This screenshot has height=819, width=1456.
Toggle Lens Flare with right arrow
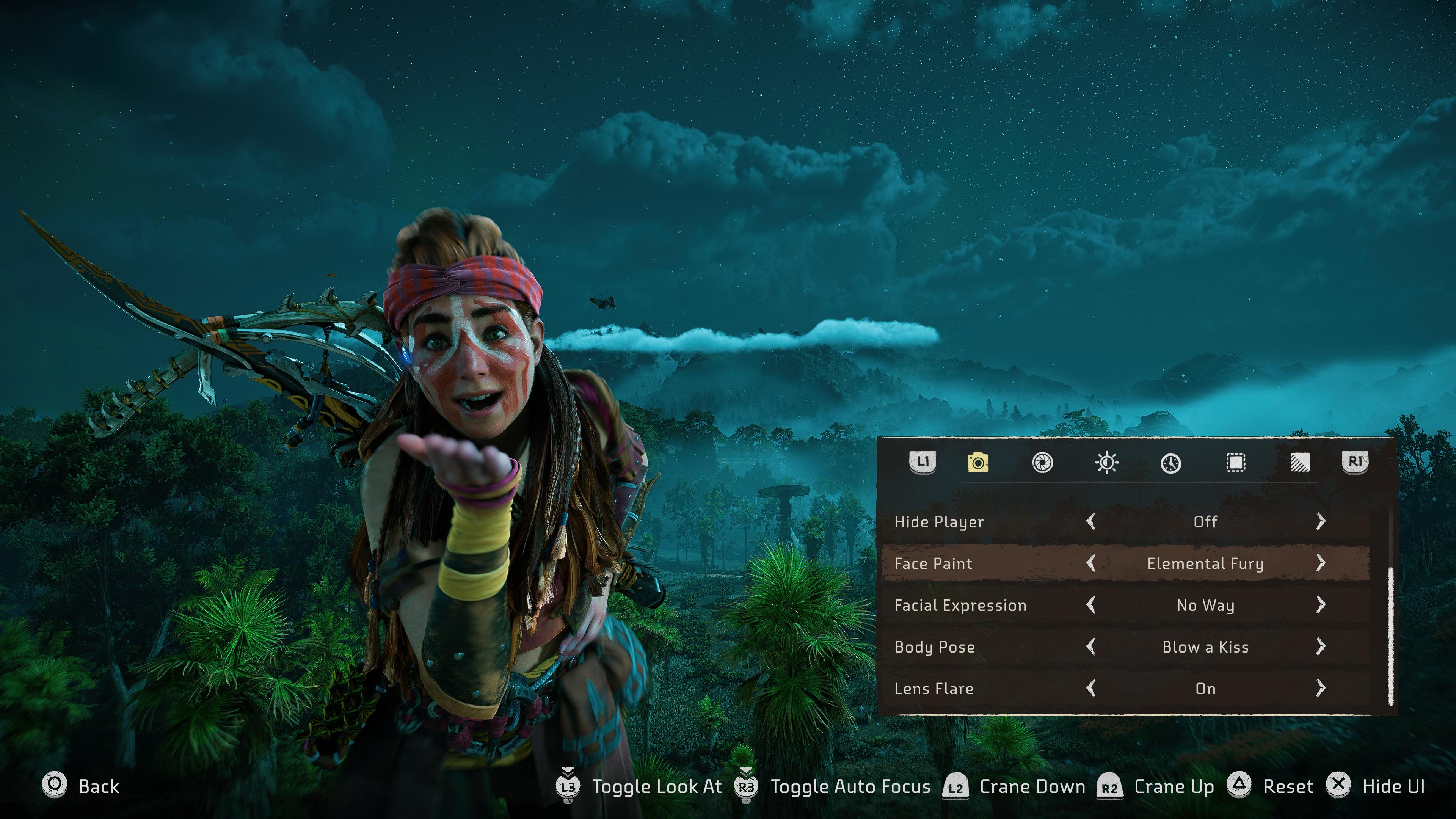[x=1320, y=688]
